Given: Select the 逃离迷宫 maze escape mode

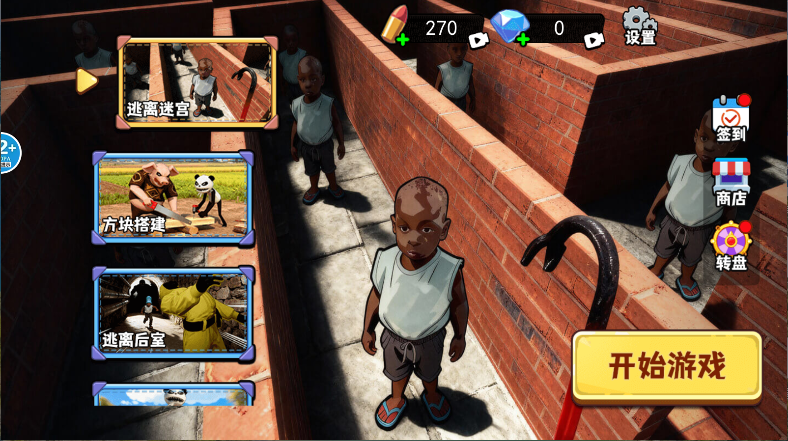Looking at the screenshot, I should [x=197, y=83].
